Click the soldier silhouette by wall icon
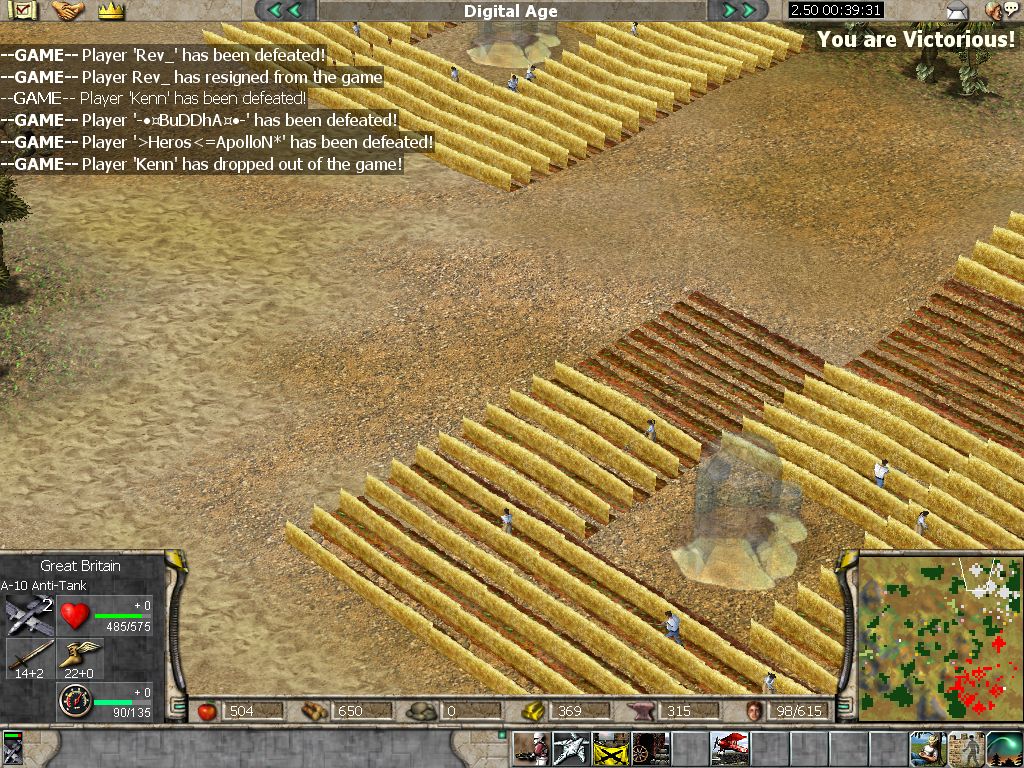1024x768 pixels. coord(965,748)
